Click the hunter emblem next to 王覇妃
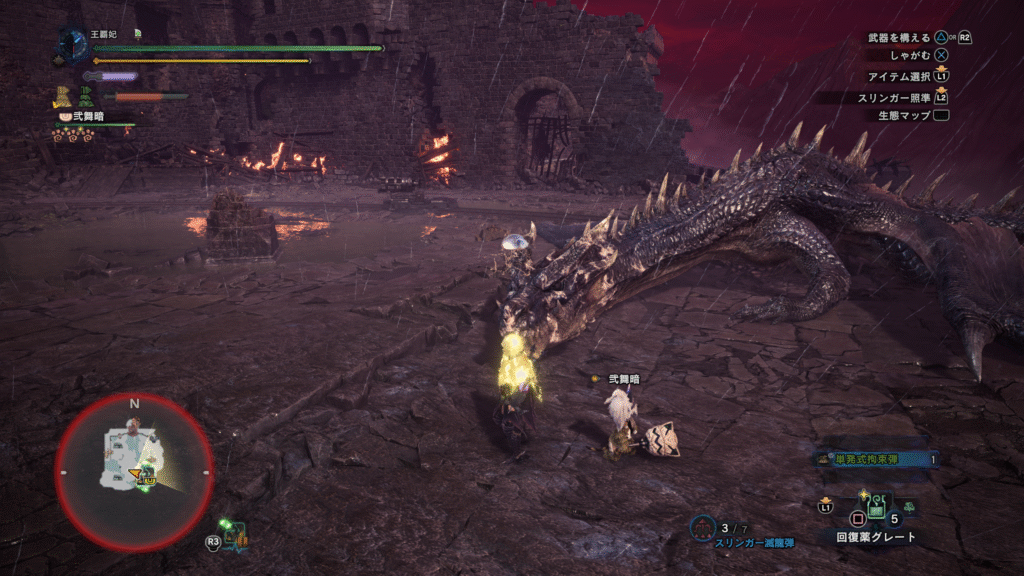The width and height of the screenshot is (1024, 576). (73, 44)
